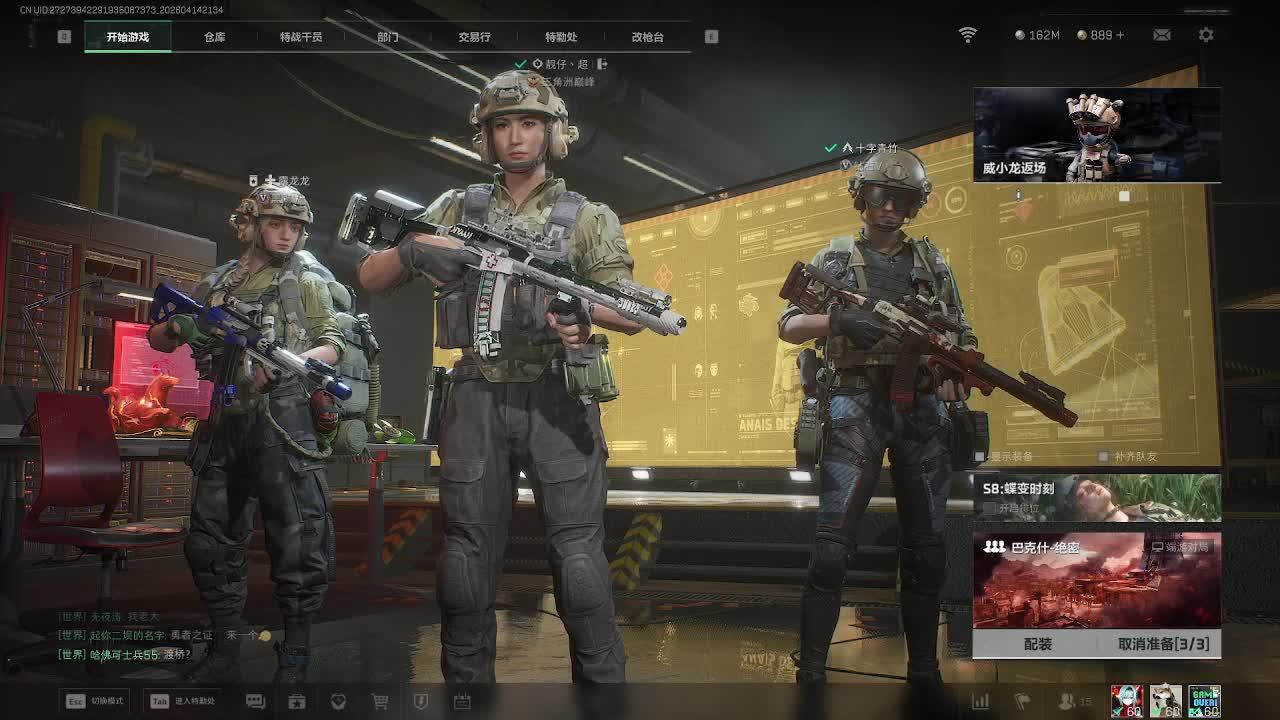Open the settings gear icon
Image resolution: width=1280 pixels, height=720 pixels.
coord(1206,35)
